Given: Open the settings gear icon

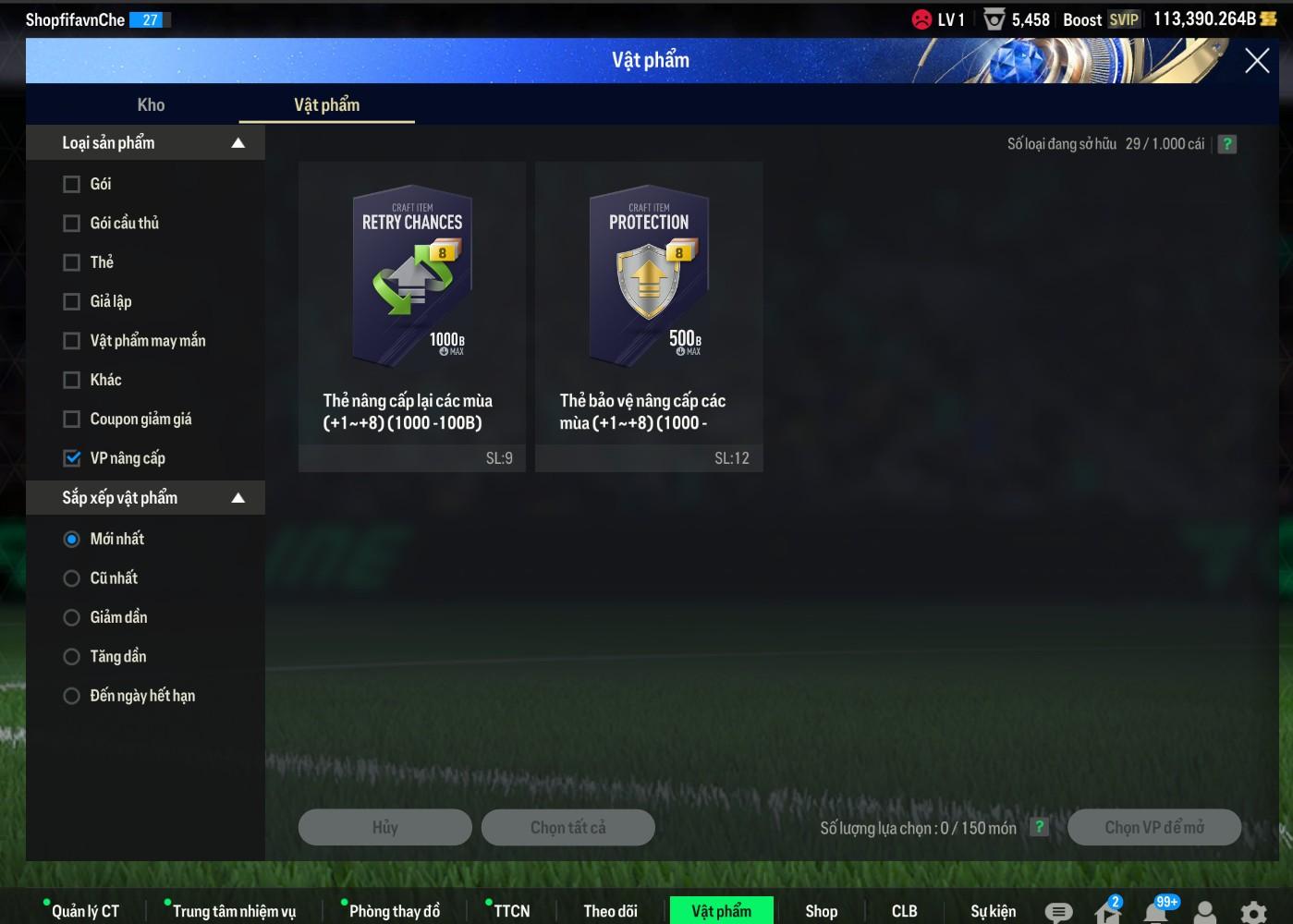Looking at the screenshot, I should (x=1253, y=912).
